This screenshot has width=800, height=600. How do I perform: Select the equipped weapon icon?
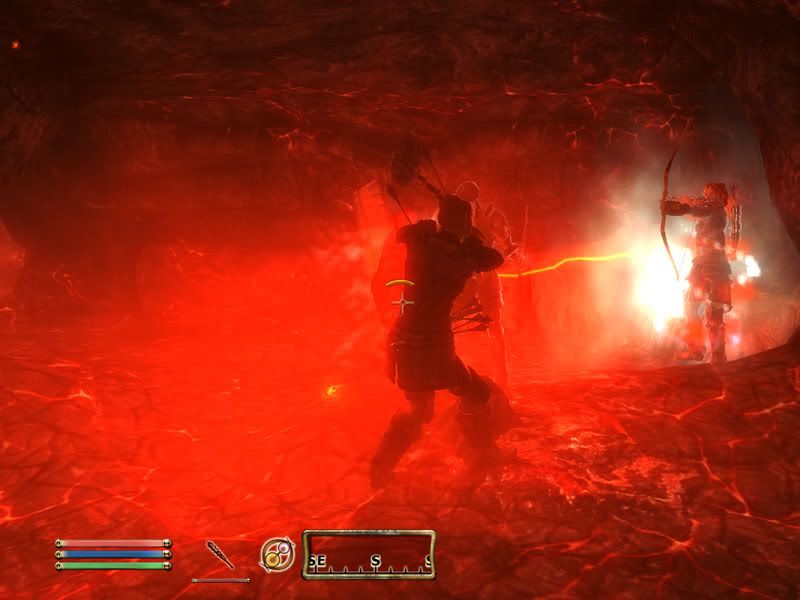point(220,554)
